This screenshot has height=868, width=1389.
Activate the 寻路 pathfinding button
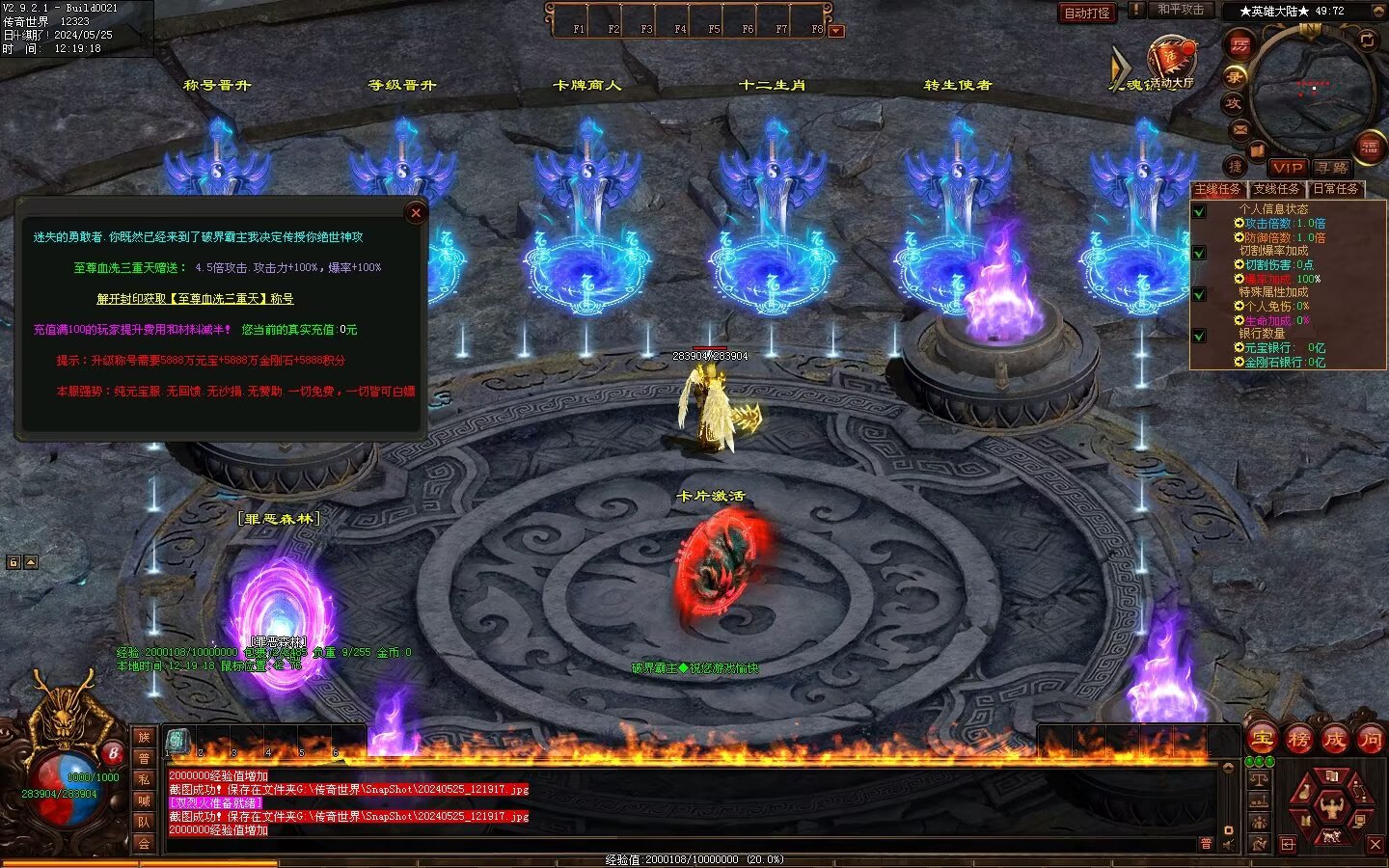[1332, 168]
